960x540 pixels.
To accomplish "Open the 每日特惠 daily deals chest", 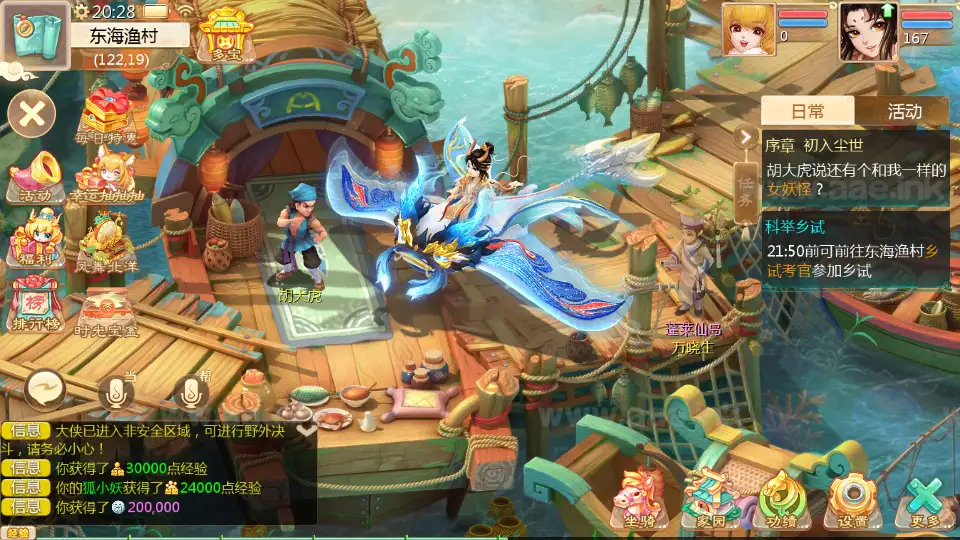I will (x=111, y=117).
